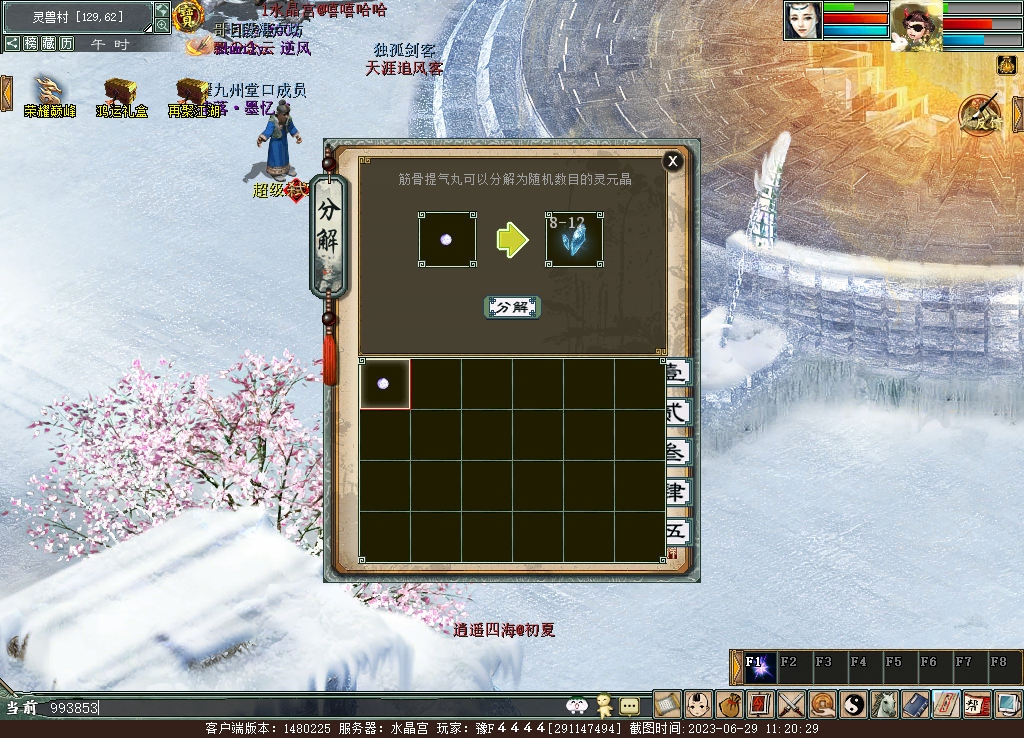Open the yin-yang toolbar icon
The height and width of the screenshot is (738, 1024).
click(853, 704)
